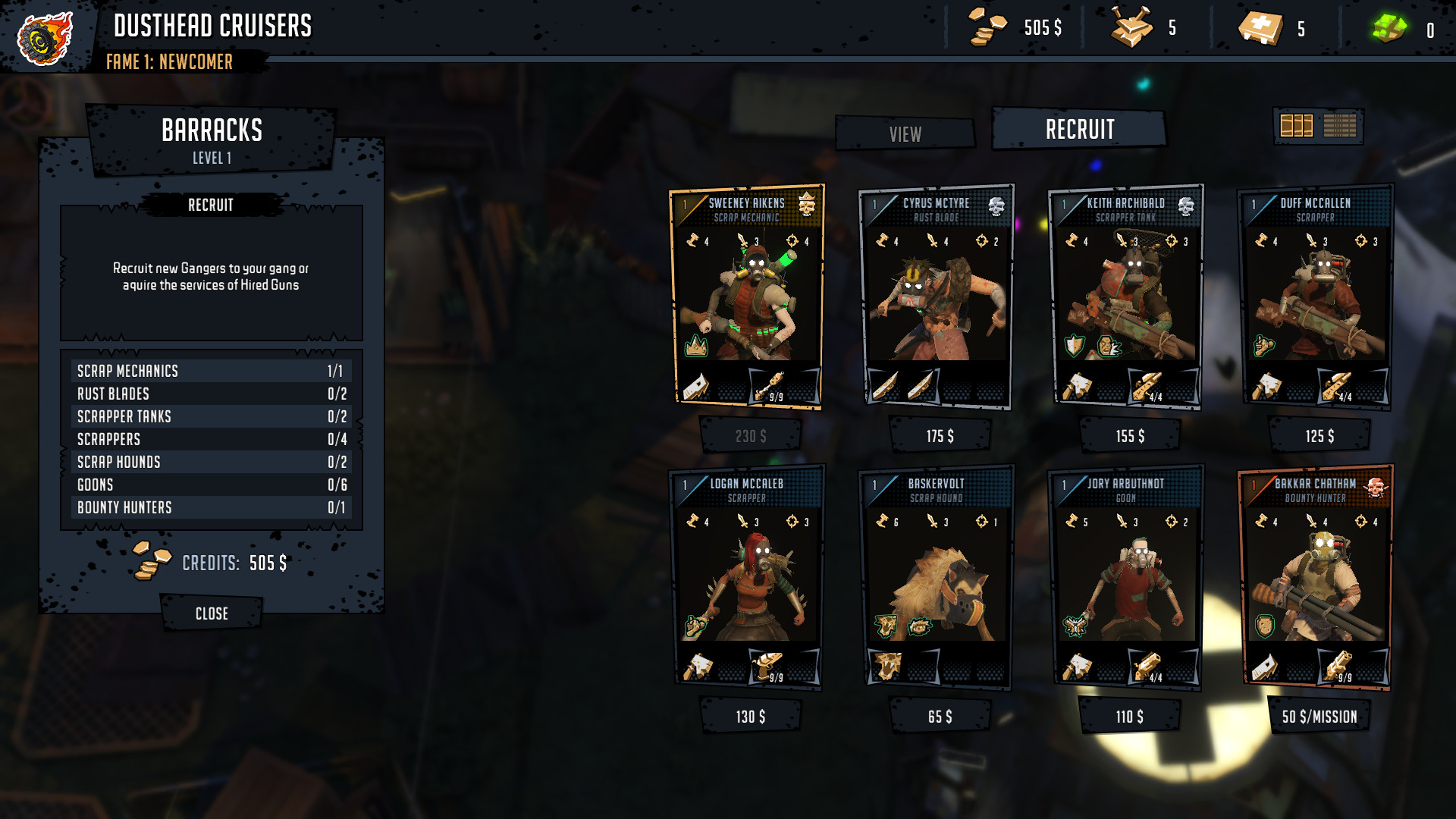Select the Baskervolt scrap hound card

click(x=937, y=578)
